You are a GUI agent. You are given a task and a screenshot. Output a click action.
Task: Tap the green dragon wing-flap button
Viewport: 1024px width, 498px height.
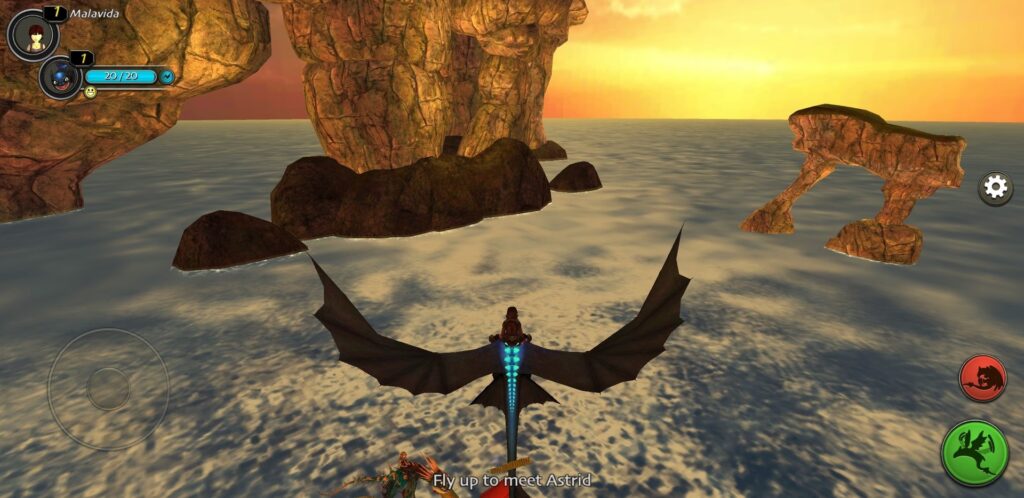[x=975, y=453]
